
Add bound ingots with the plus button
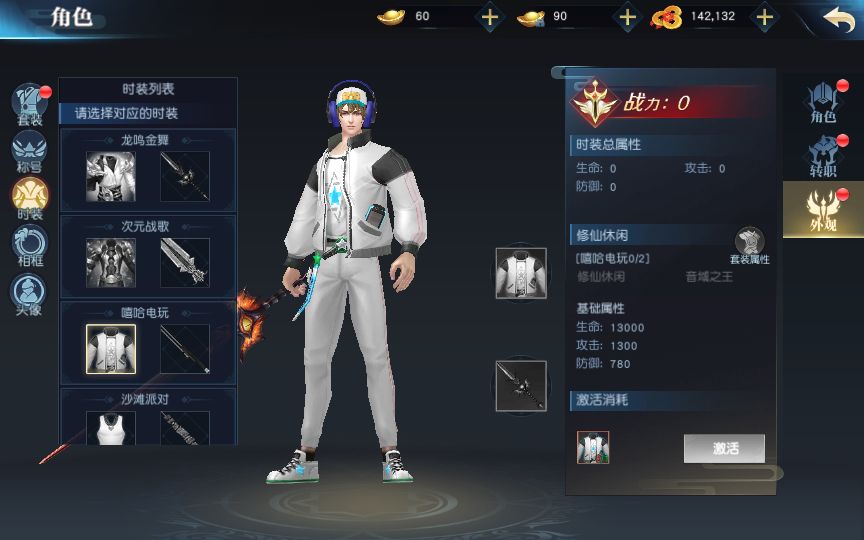pyautogui.click(x=627, y=16)
